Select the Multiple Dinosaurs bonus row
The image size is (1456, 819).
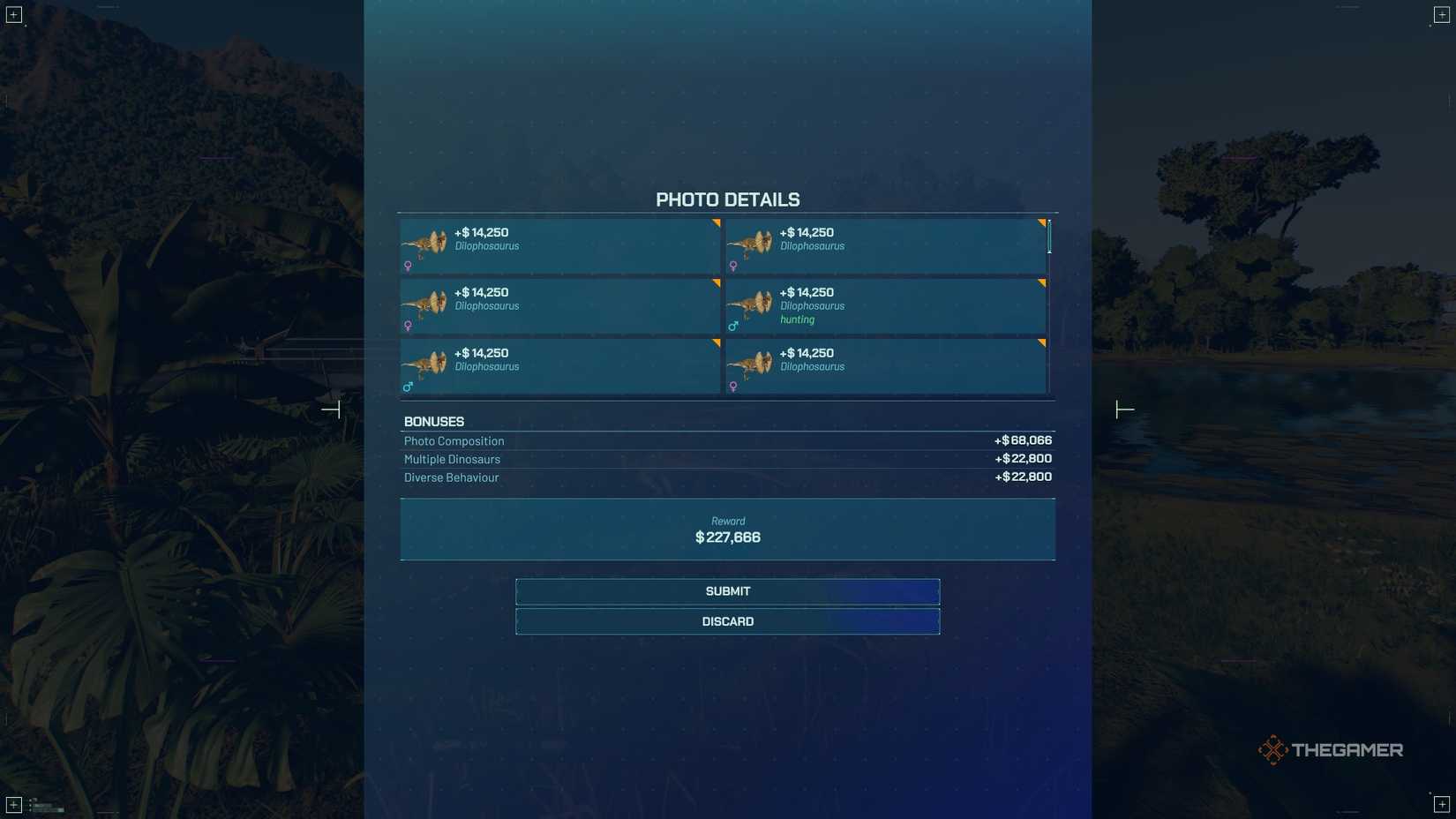(x=728, y=459)
